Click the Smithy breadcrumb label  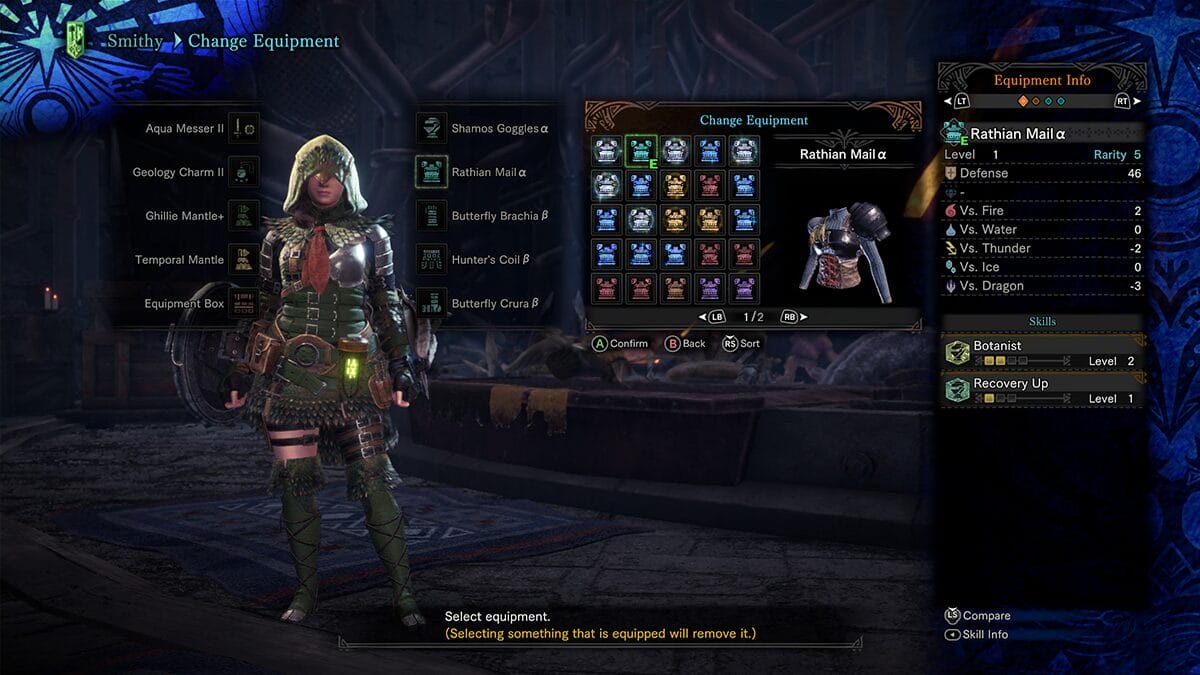pyautogui.click(x=135, y=42)
